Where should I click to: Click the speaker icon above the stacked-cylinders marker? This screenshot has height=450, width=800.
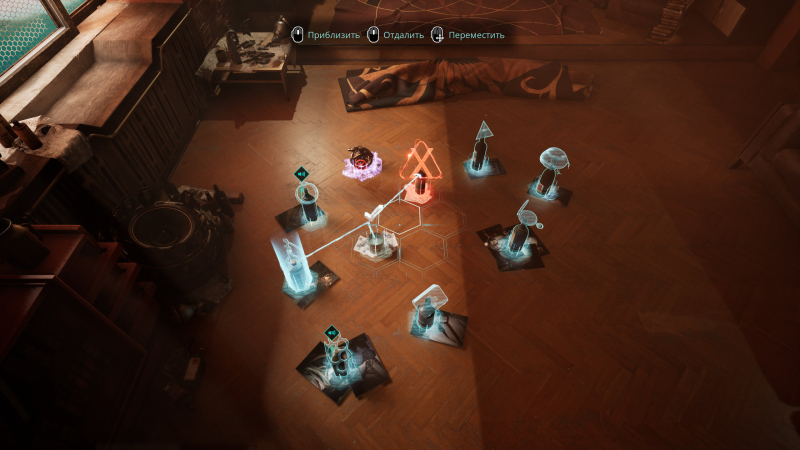[x=331, y=332]
